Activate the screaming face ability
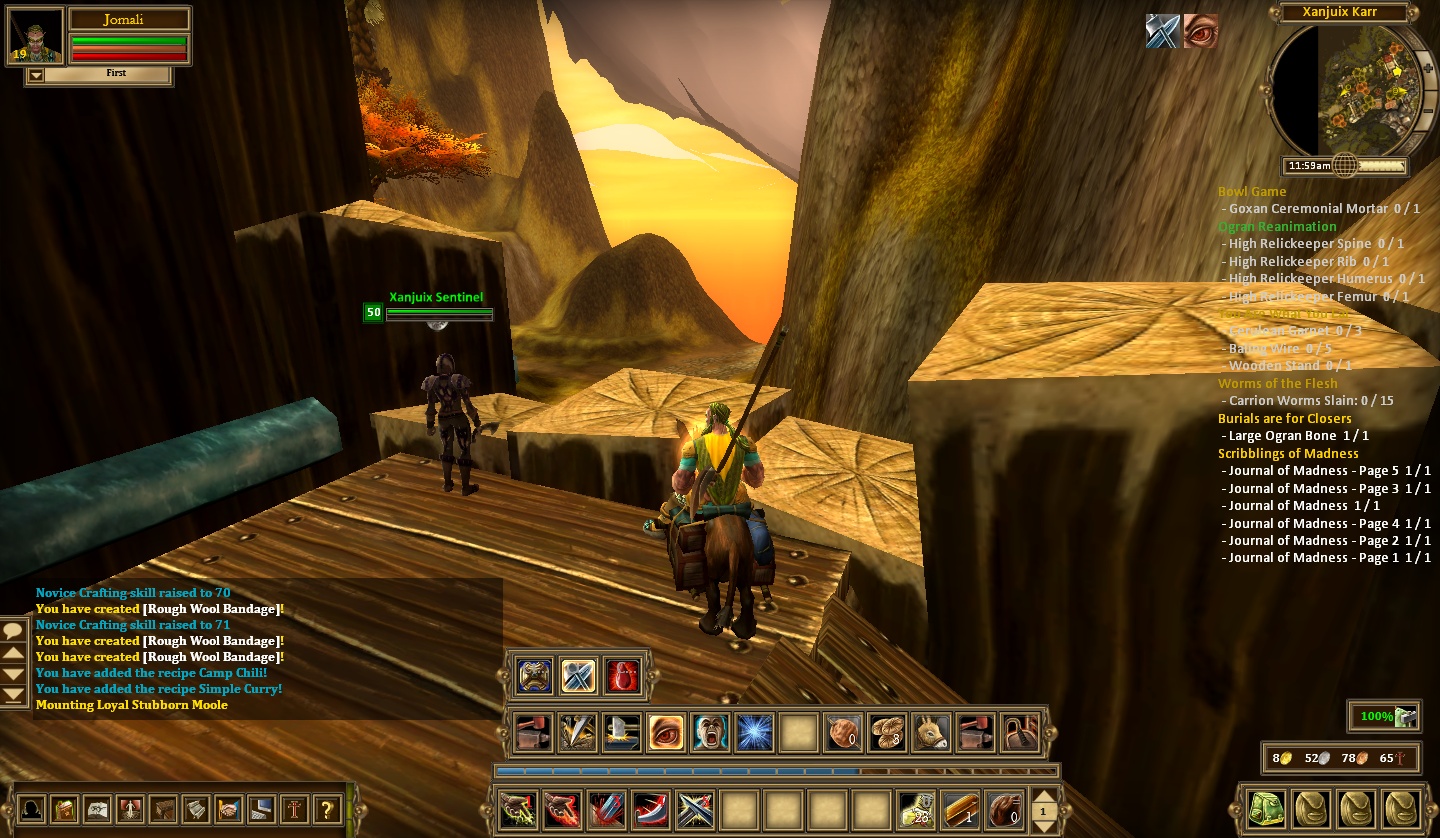 [x=710, y=733]
